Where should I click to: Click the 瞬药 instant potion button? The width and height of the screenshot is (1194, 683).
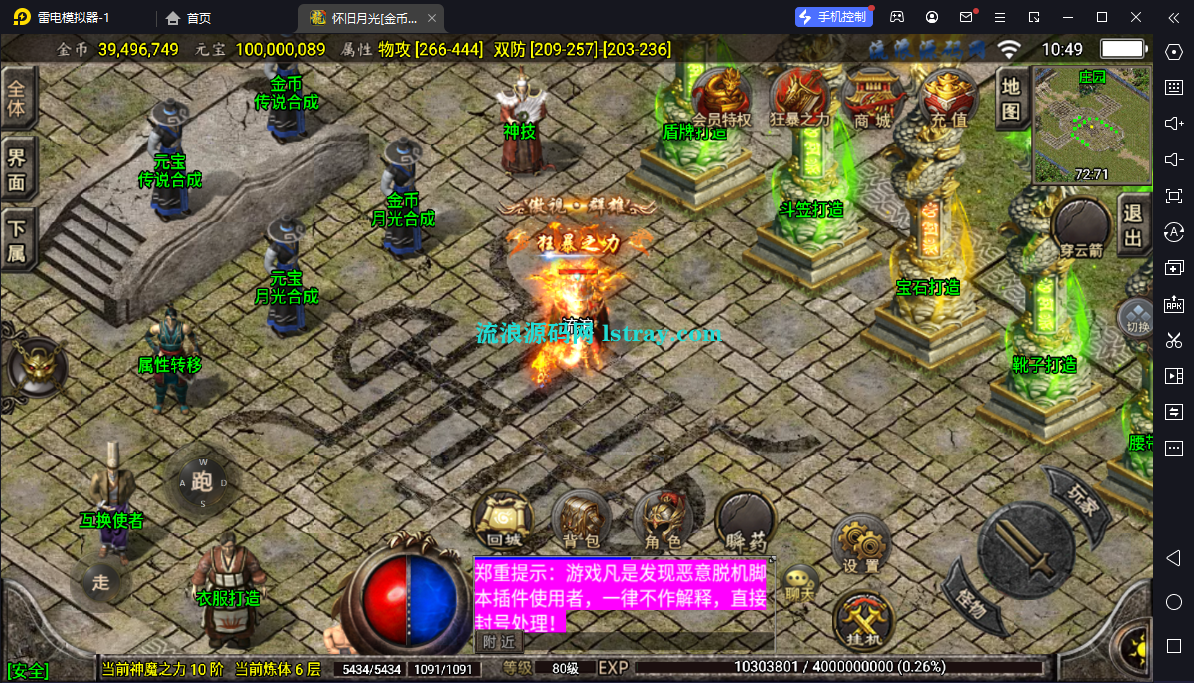[745, 520]
